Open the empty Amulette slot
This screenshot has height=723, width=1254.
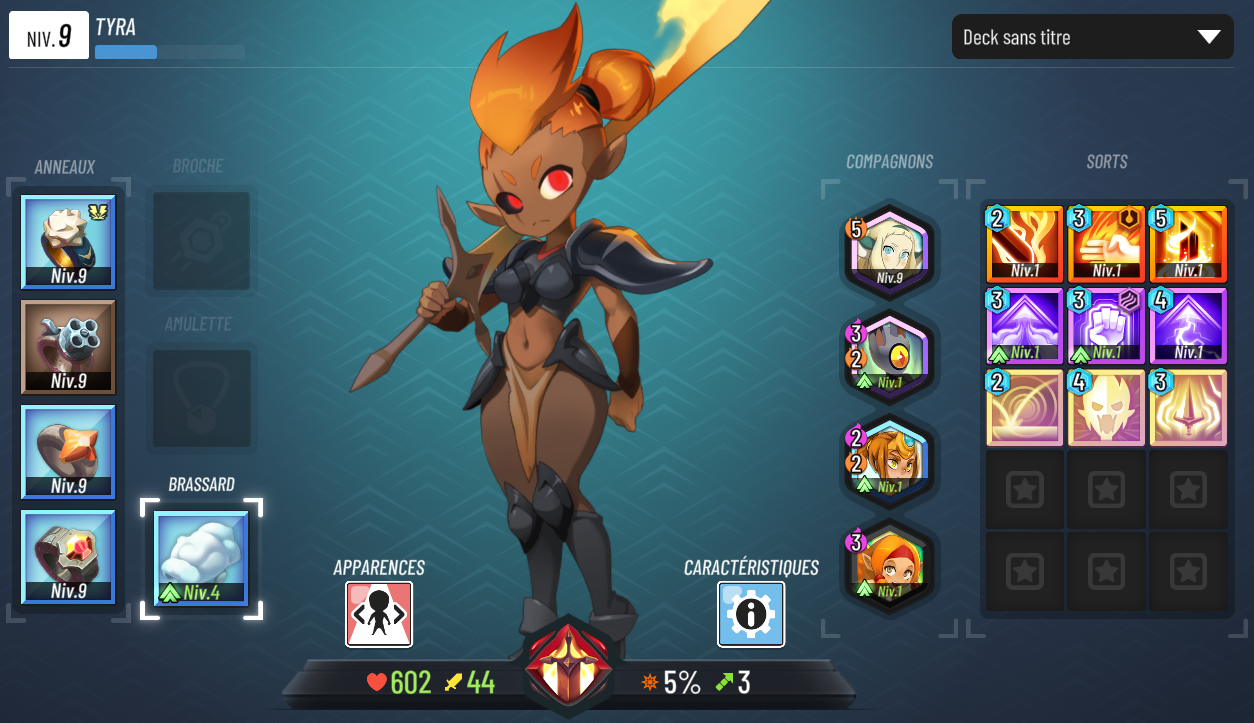tap(201, 399)
